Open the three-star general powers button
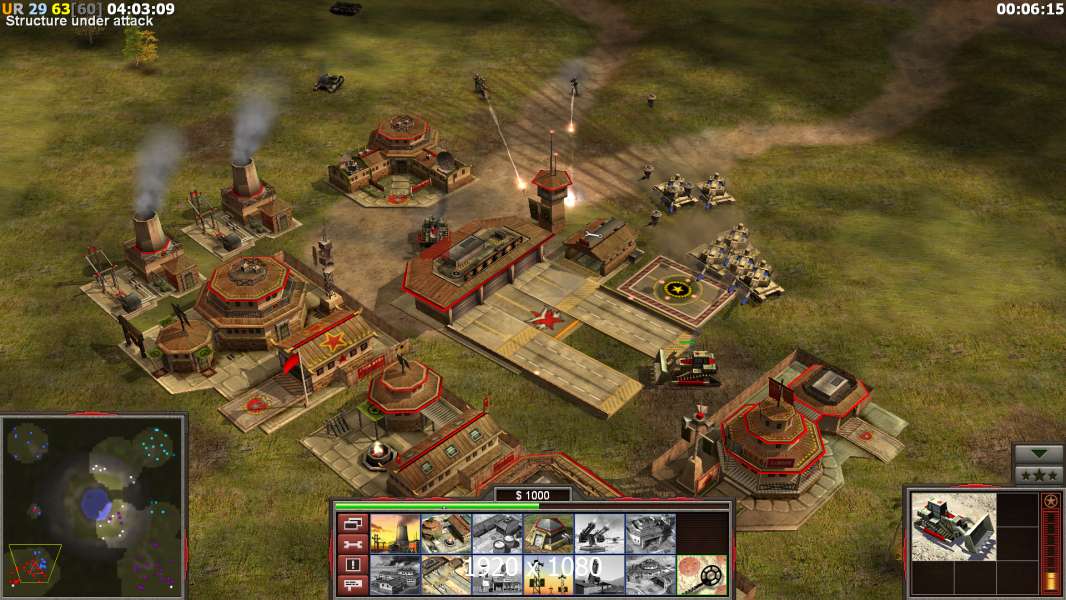 1039,474
